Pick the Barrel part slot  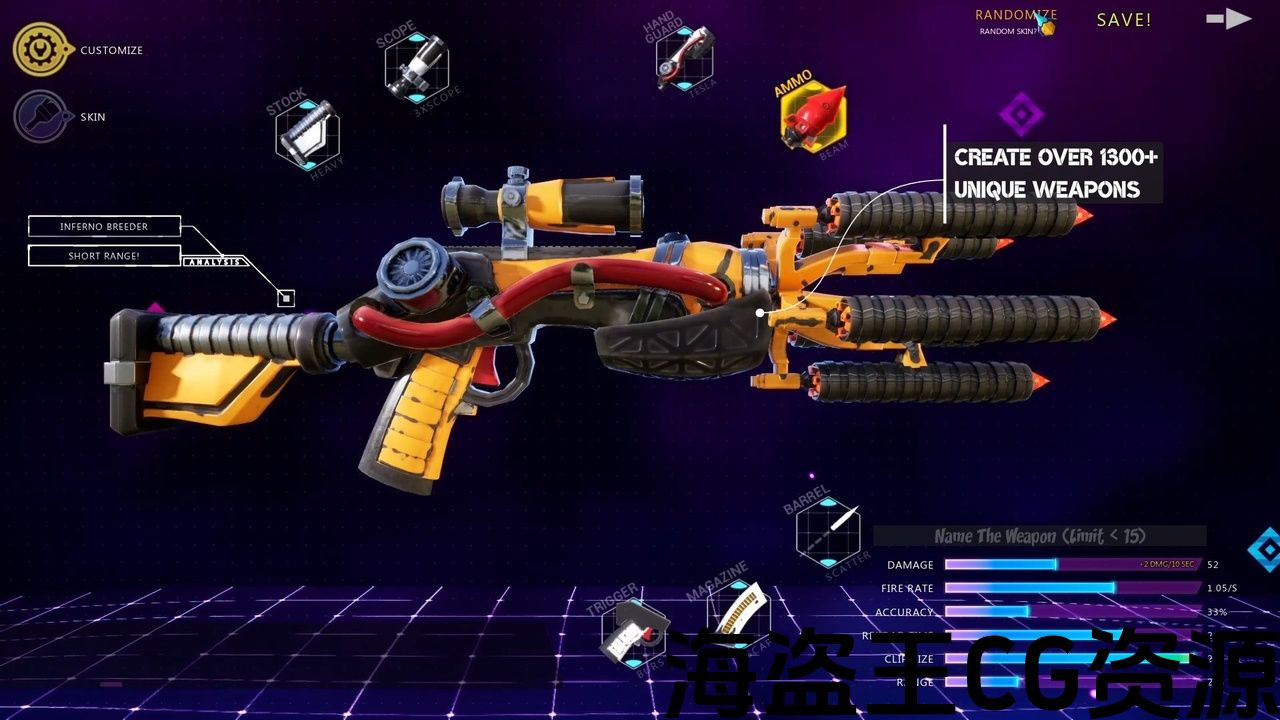(828, 532)
